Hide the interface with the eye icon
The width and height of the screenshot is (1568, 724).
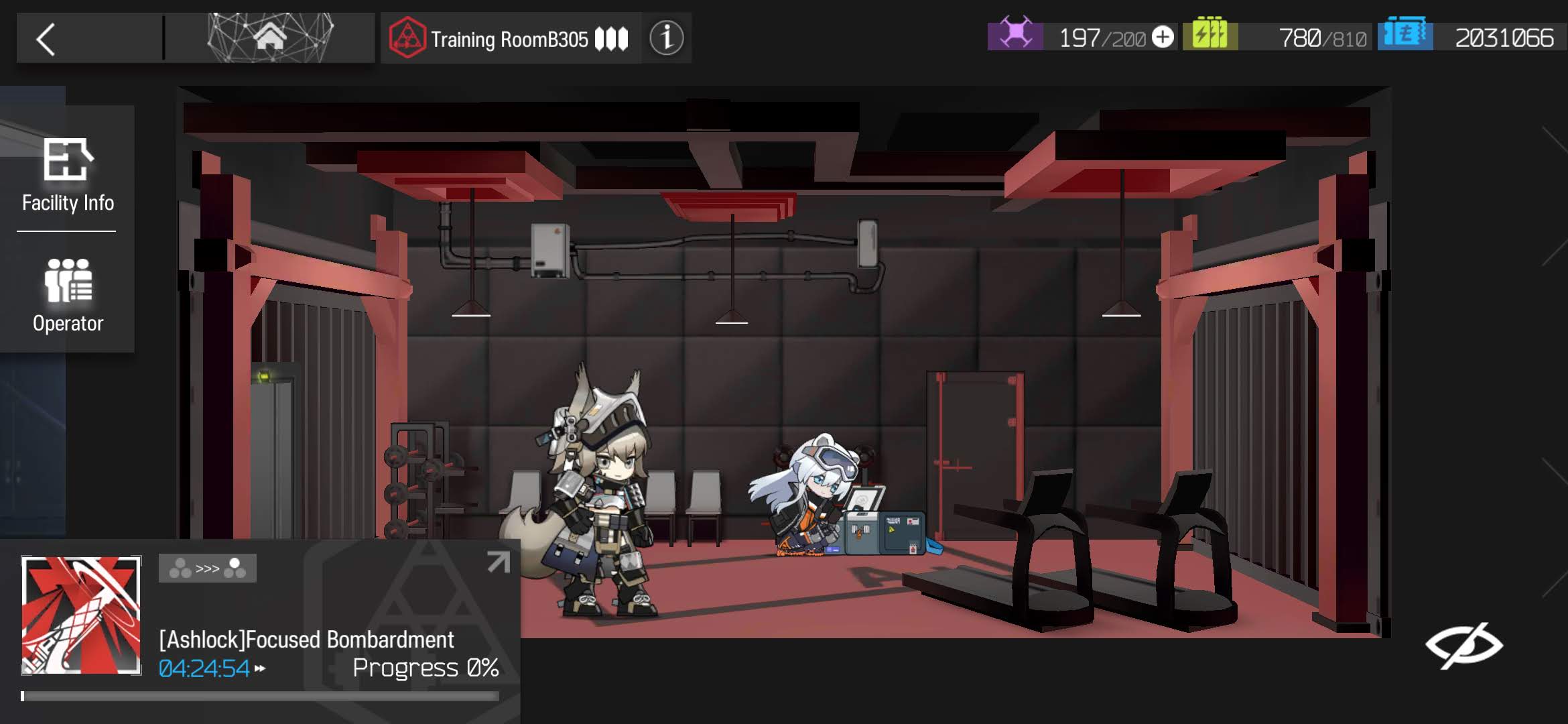coord(1463,646)
